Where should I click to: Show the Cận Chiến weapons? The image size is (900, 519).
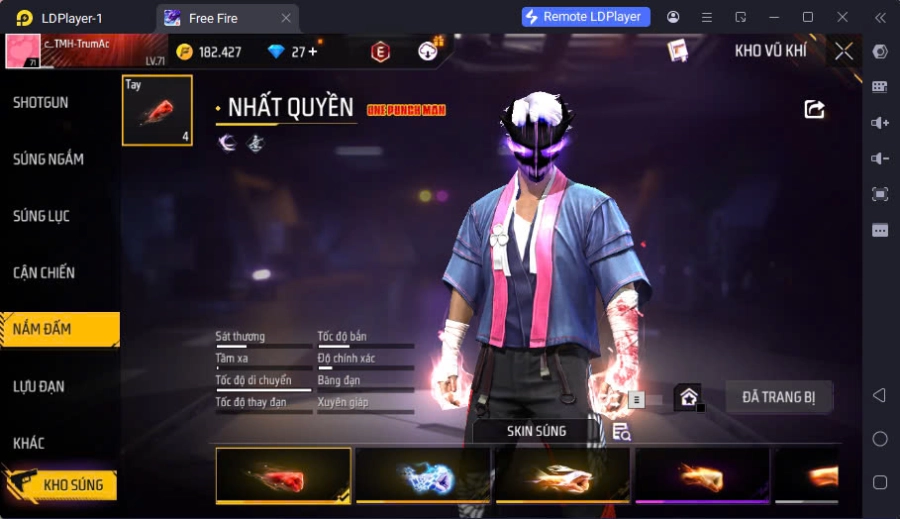(x=44, y=273)
